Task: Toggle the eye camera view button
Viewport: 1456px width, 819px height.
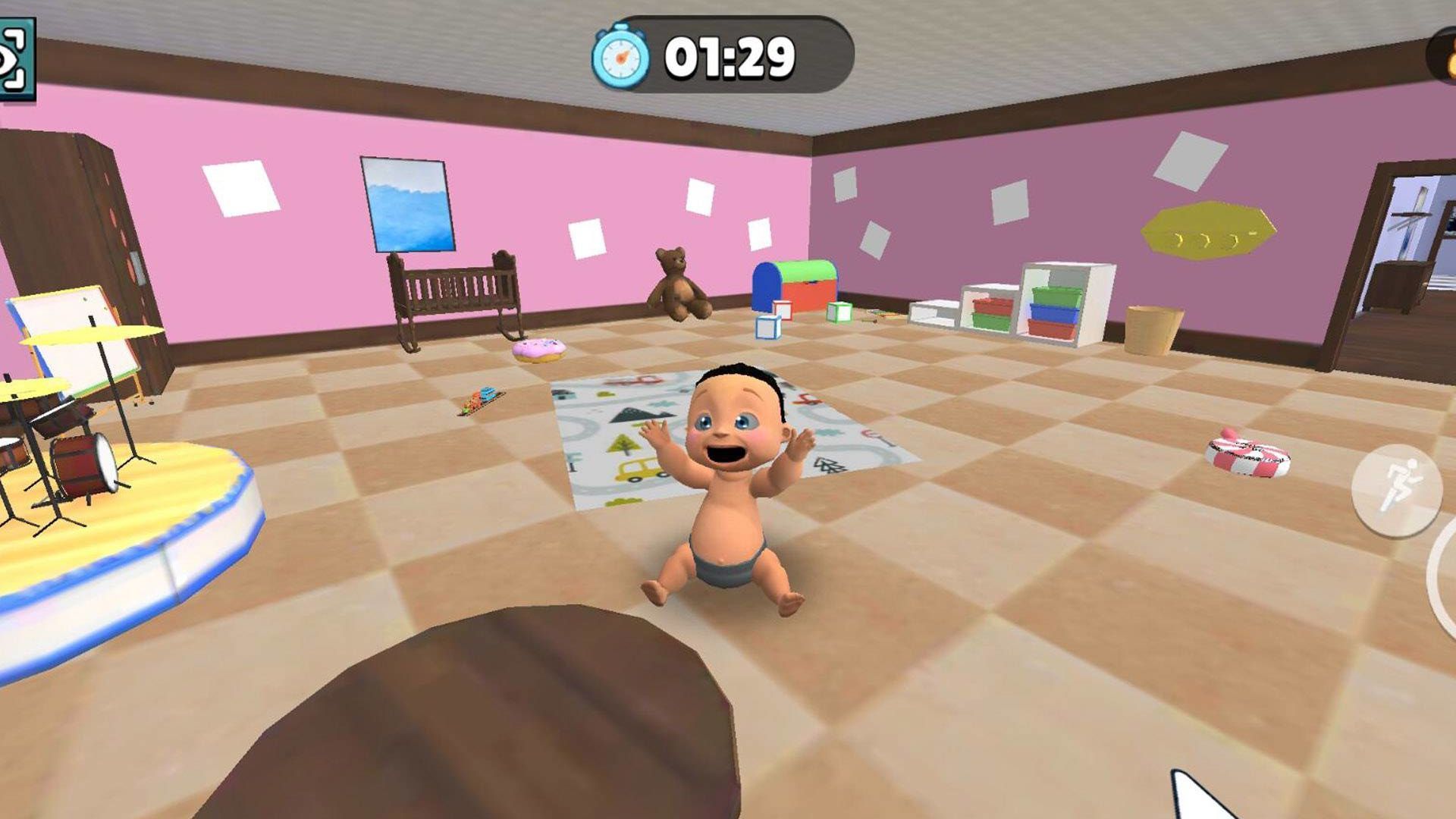Action: (x=15, y=59)
